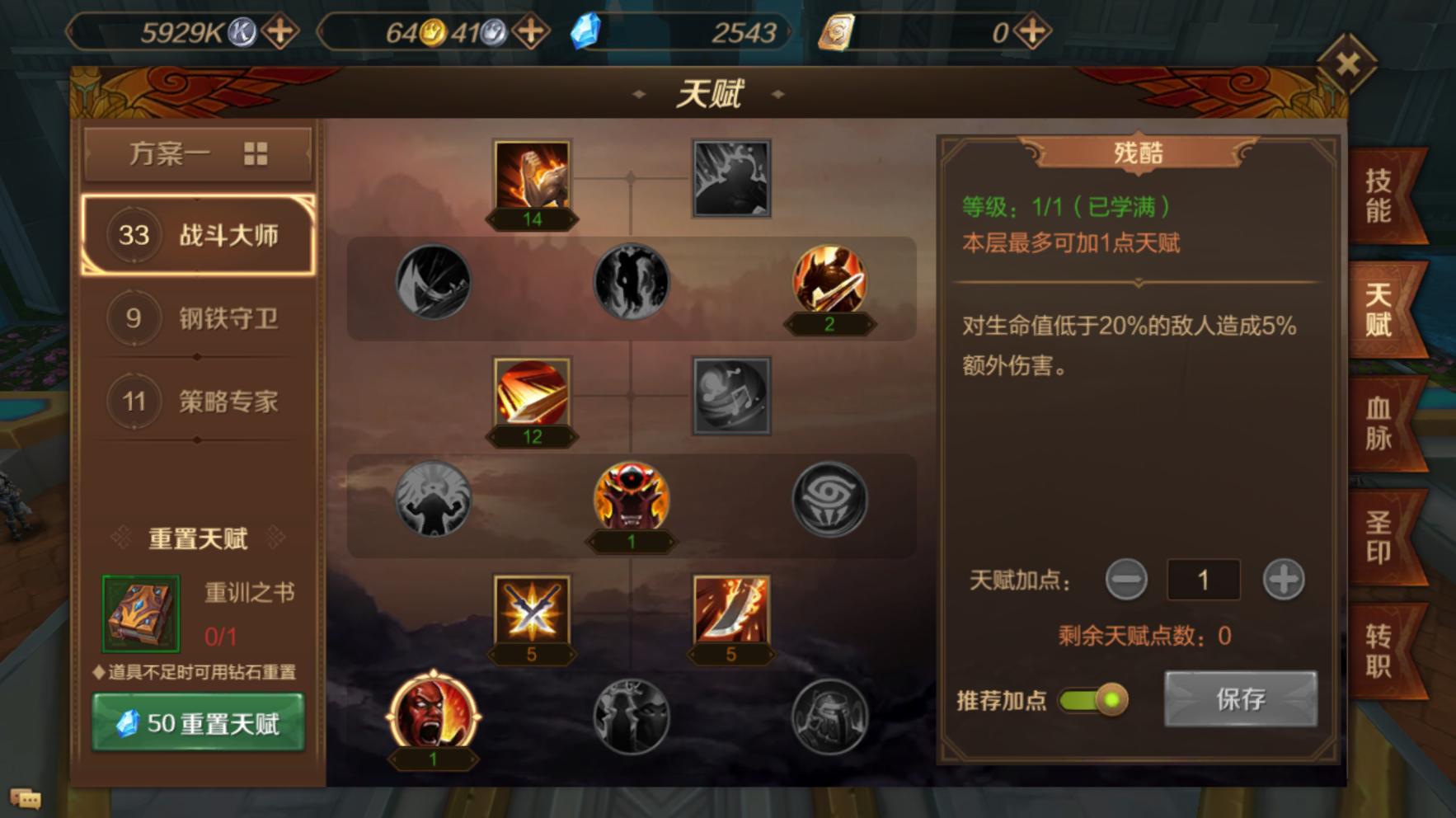The image size is (1456, 818).
Task: Click the 保存 save button
Action: click(x=1241, y=698)
